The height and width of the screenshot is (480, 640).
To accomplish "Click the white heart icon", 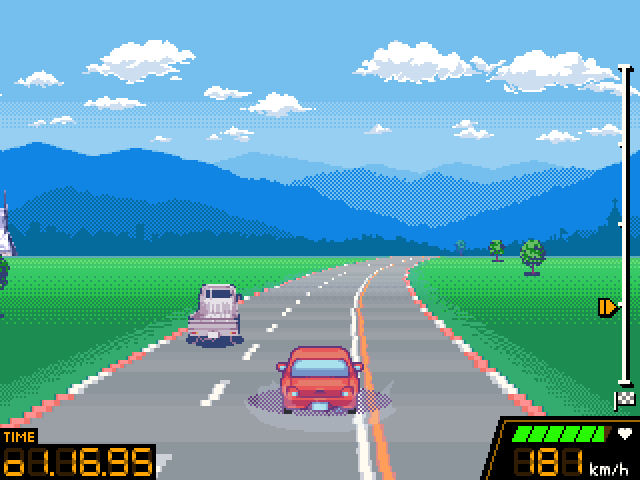I will point(625,434).
